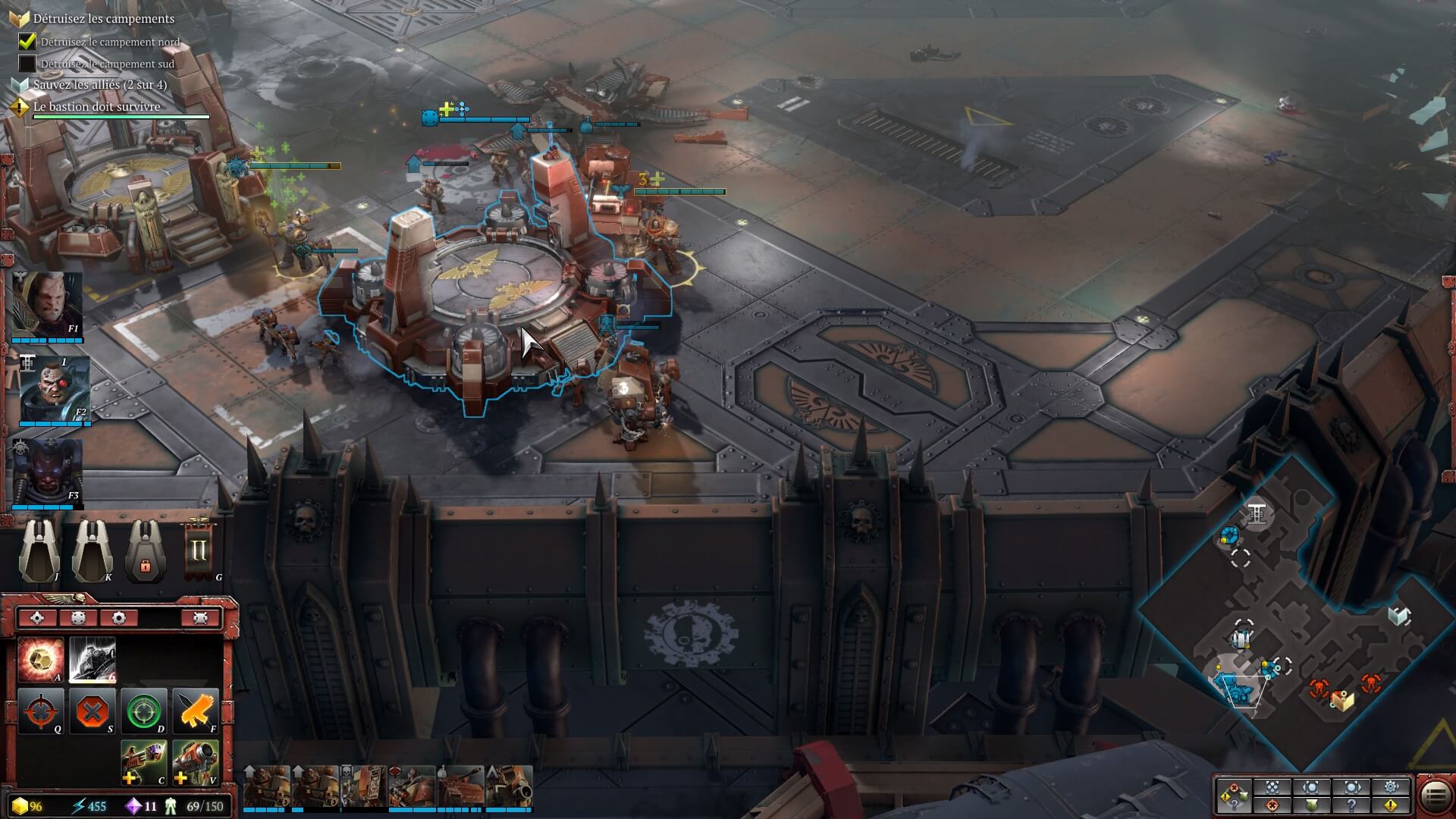The image size is (1456, 819).
Task: Select the first hero portrait (F1)
Action: click(47, 305)
